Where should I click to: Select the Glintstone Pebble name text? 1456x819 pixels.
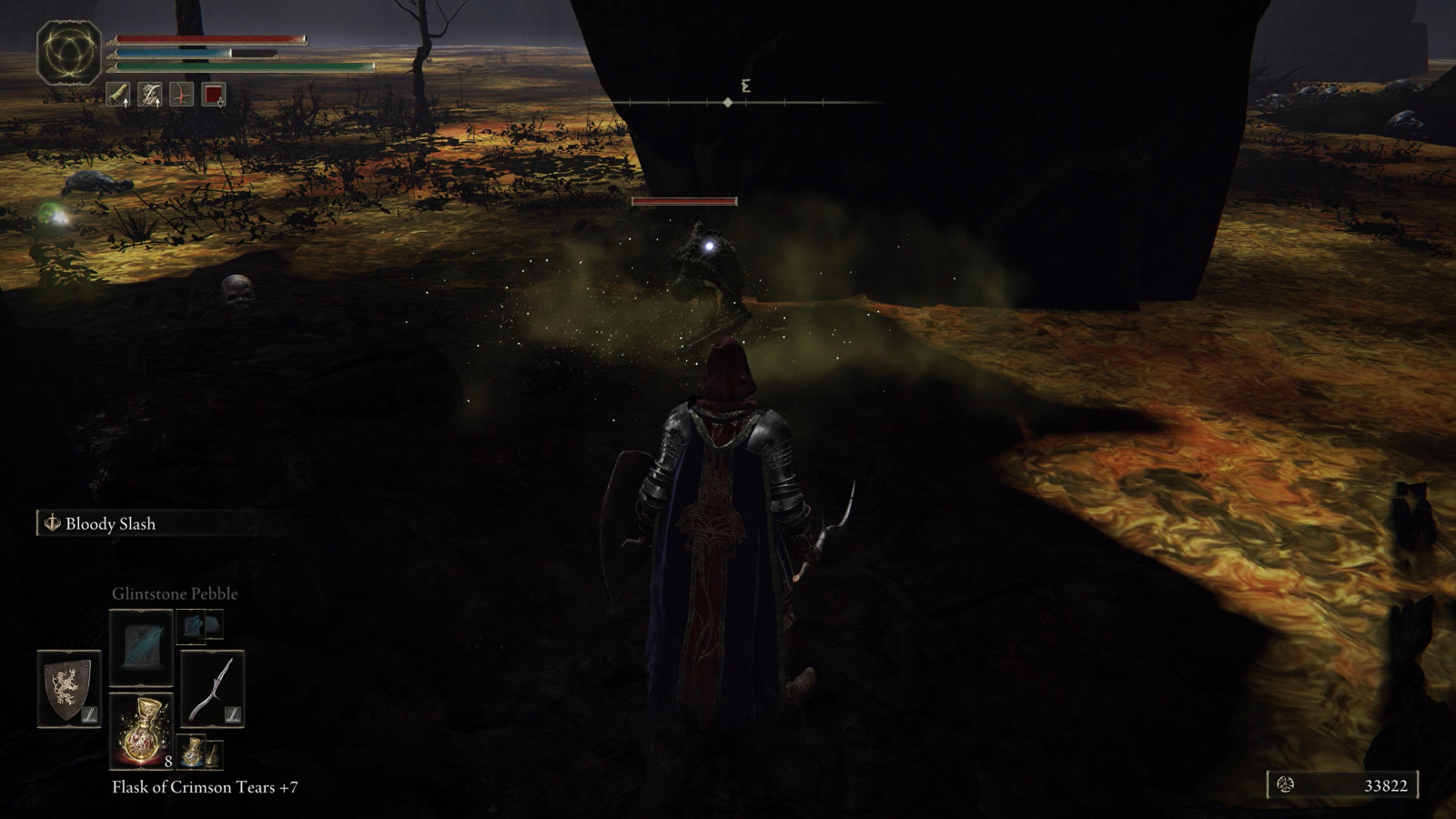tap(174, 593)
